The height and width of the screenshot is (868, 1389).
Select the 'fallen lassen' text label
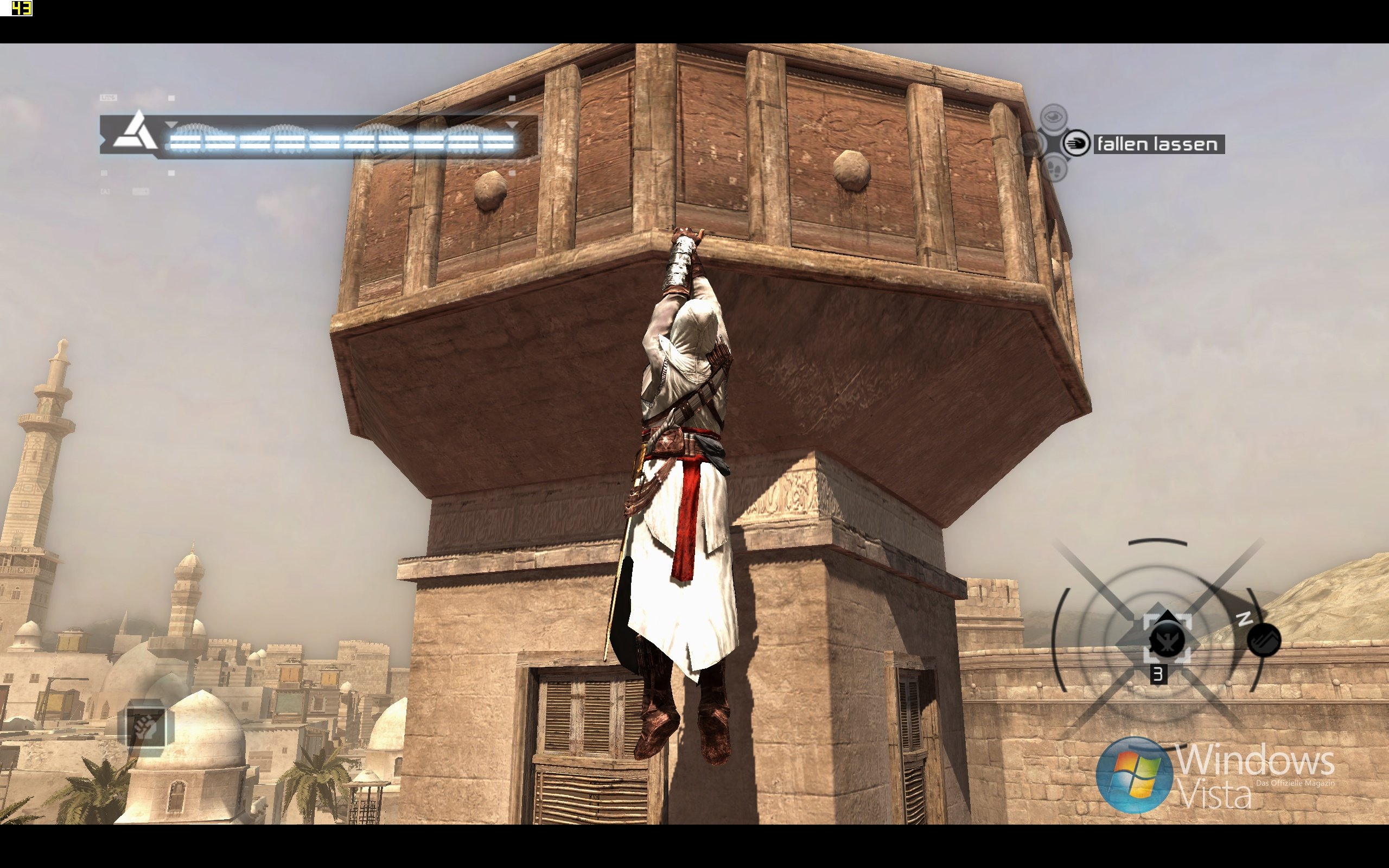(x=1157, y=144)
